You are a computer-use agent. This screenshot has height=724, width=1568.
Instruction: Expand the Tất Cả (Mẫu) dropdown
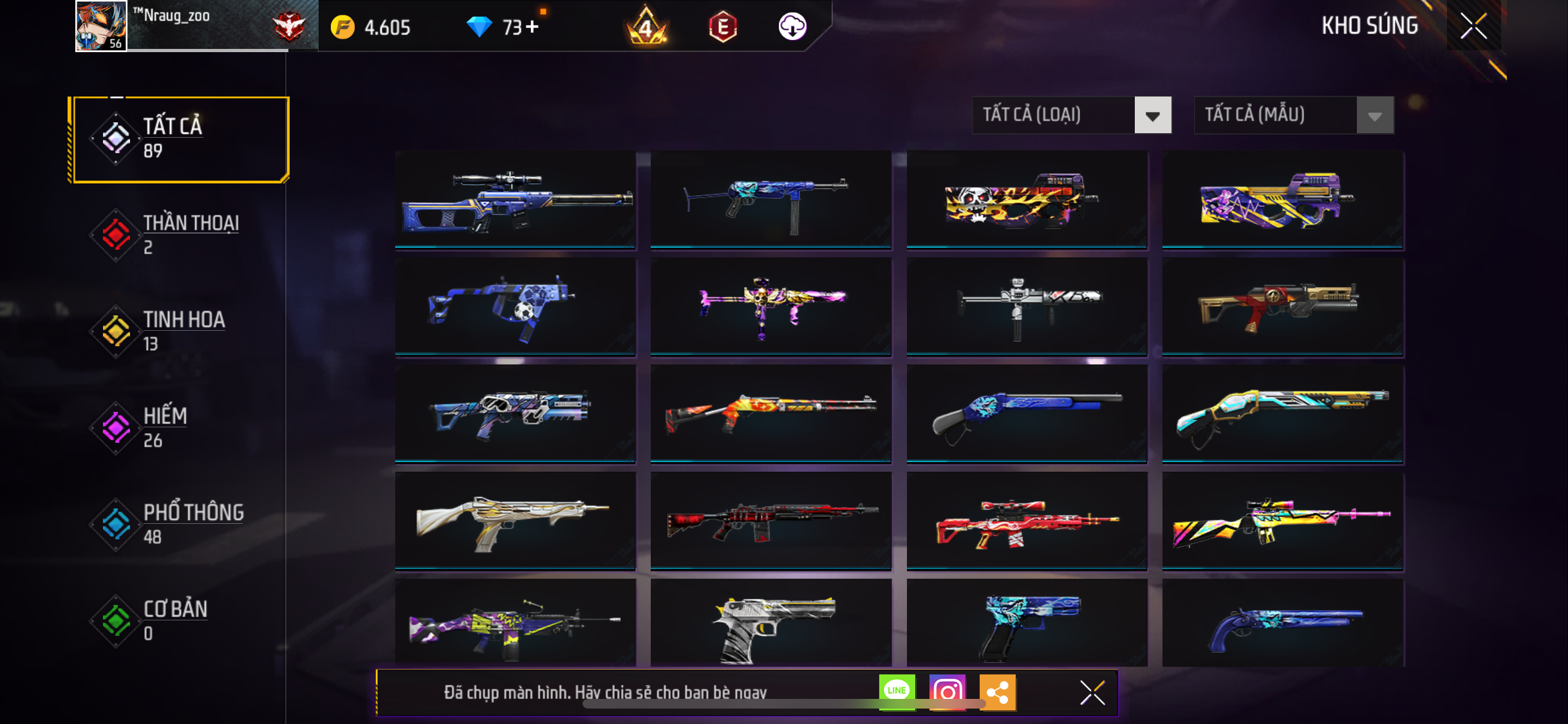tap(1293, 115)
